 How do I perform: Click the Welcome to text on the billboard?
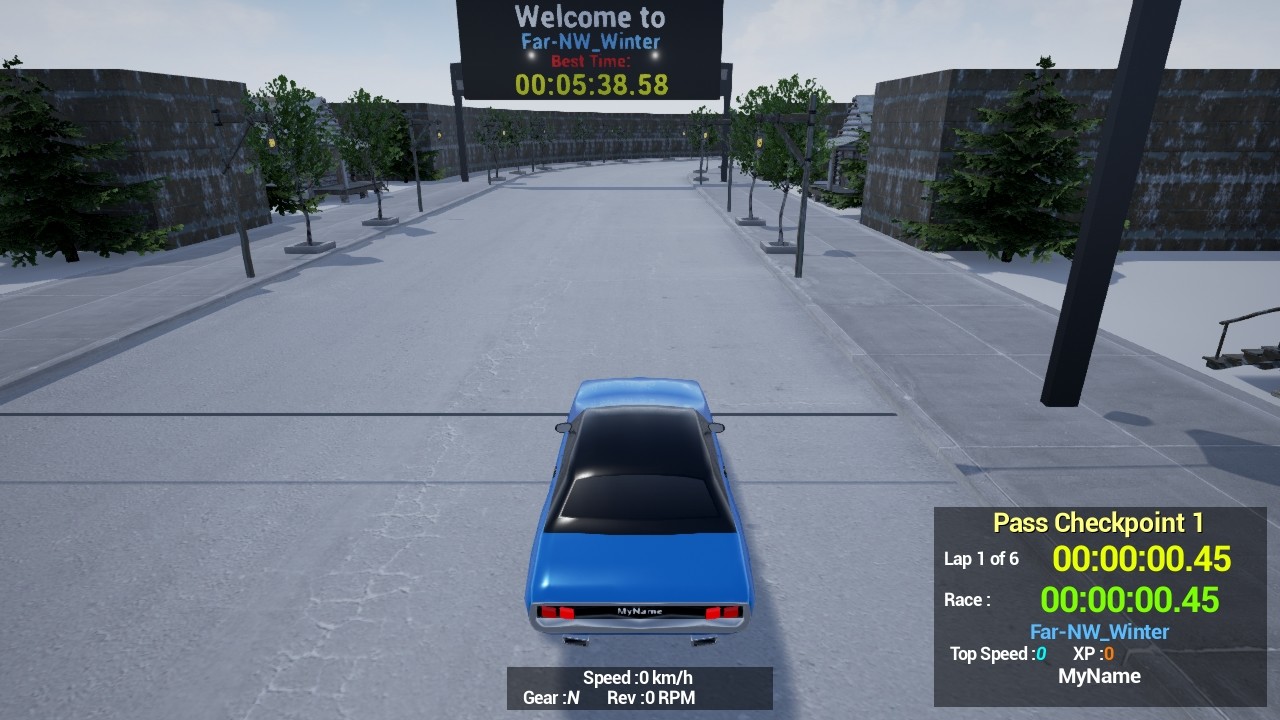click(590, 17)
